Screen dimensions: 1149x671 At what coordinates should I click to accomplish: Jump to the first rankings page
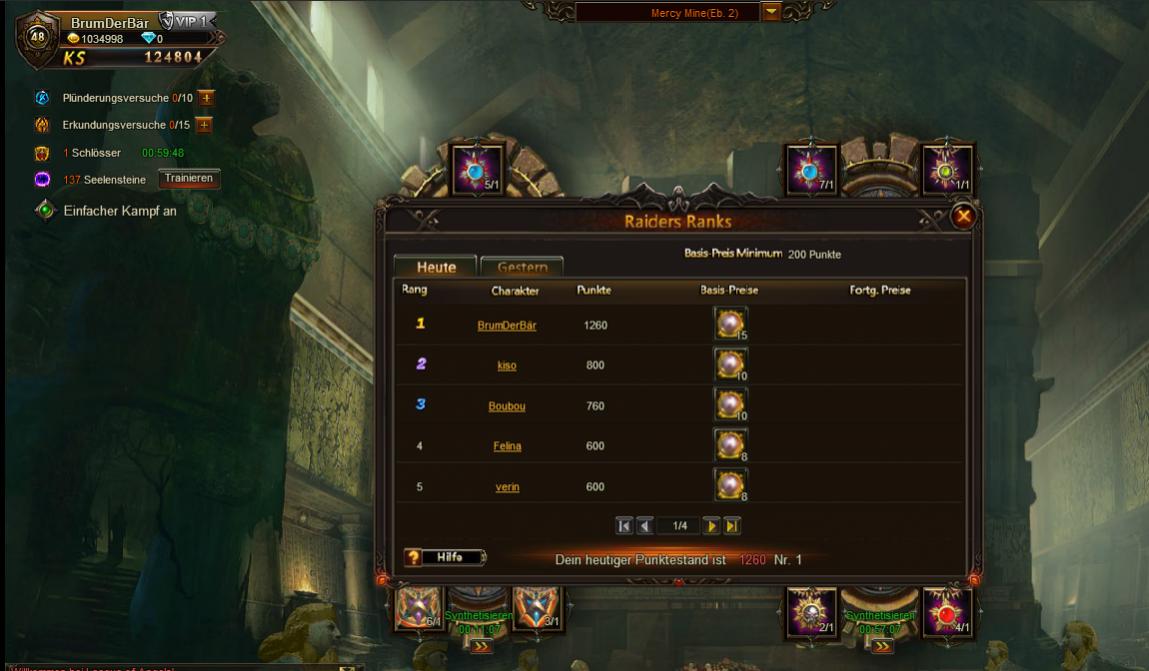pos(624,526)
